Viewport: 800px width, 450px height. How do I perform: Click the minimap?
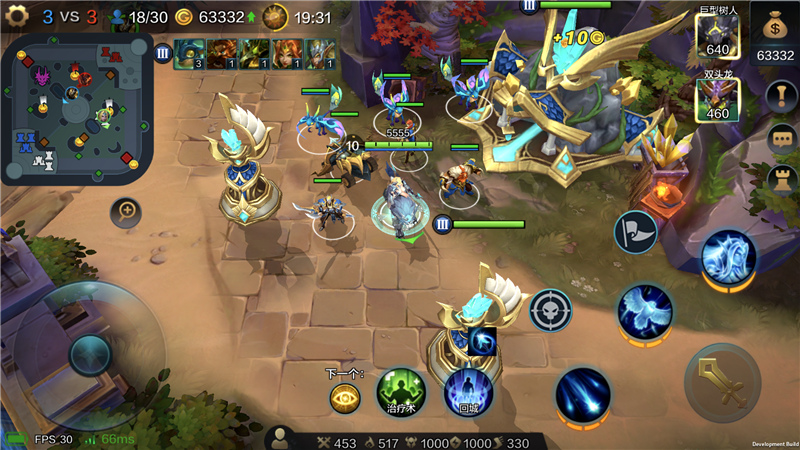coord(75,112)
